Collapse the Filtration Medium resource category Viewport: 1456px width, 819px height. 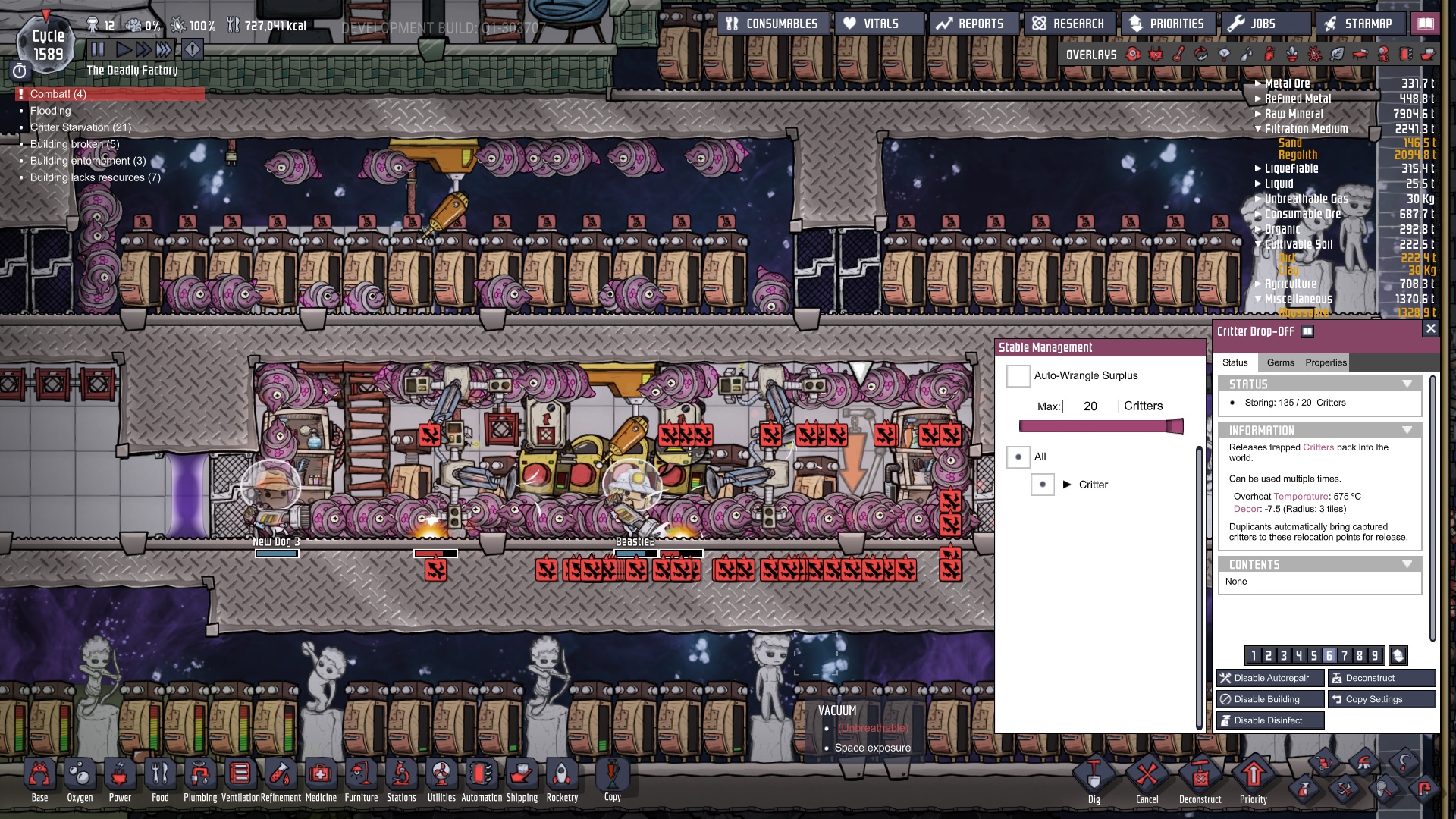(x=1257, y=129)
